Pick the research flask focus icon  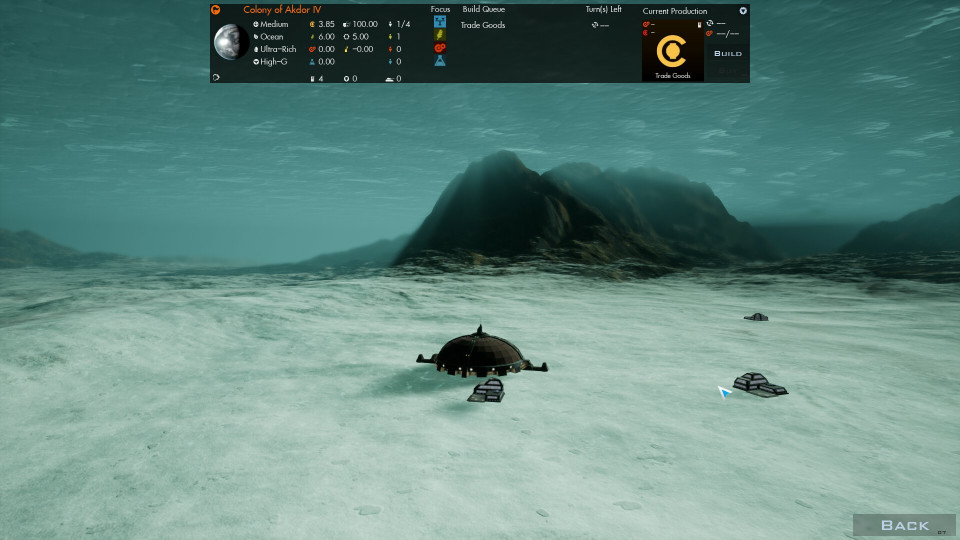coord(440,61)
